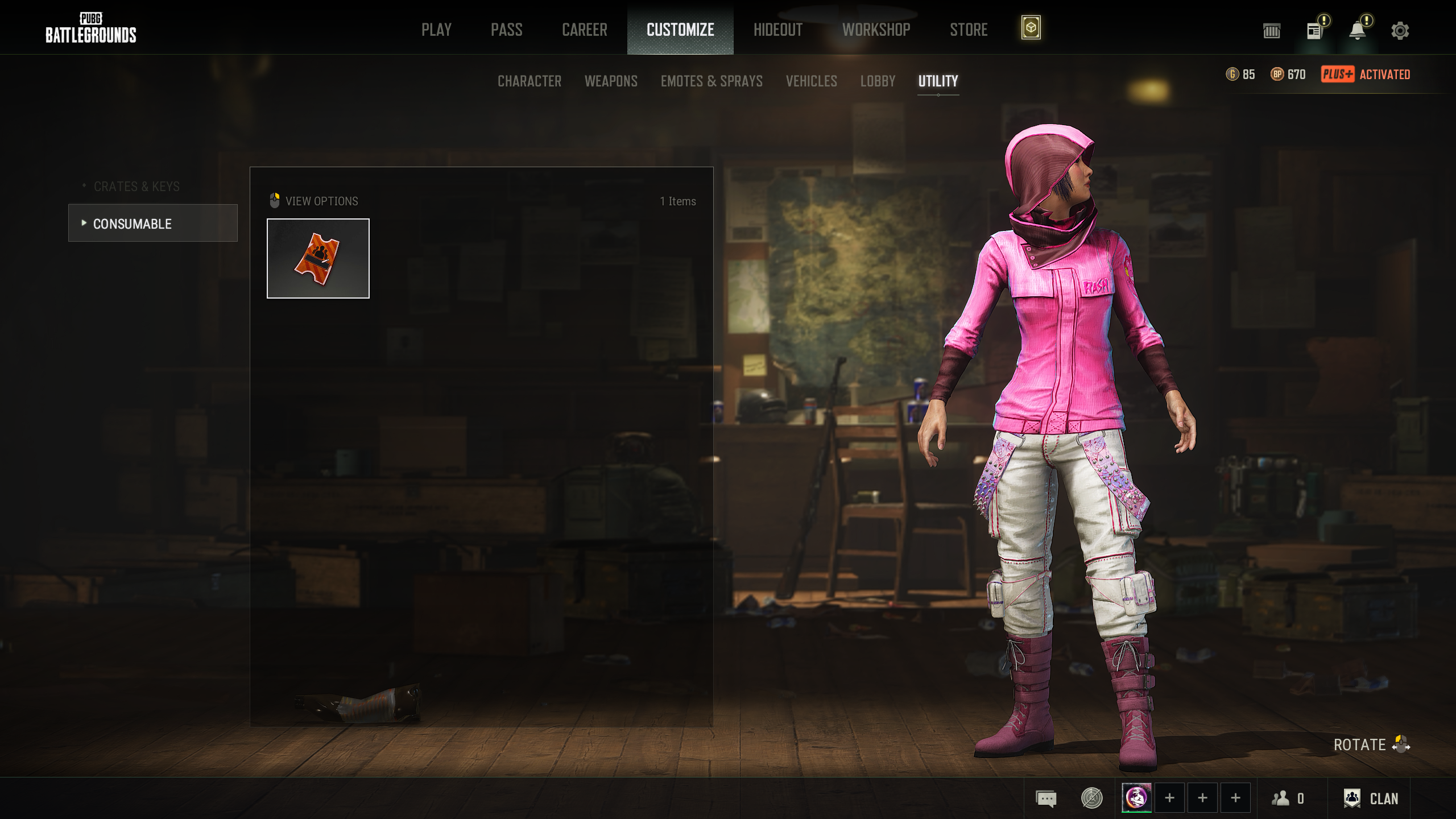Select the Consumable category
The height and width of the screenshot is (819, 1456).
[152, 224]
